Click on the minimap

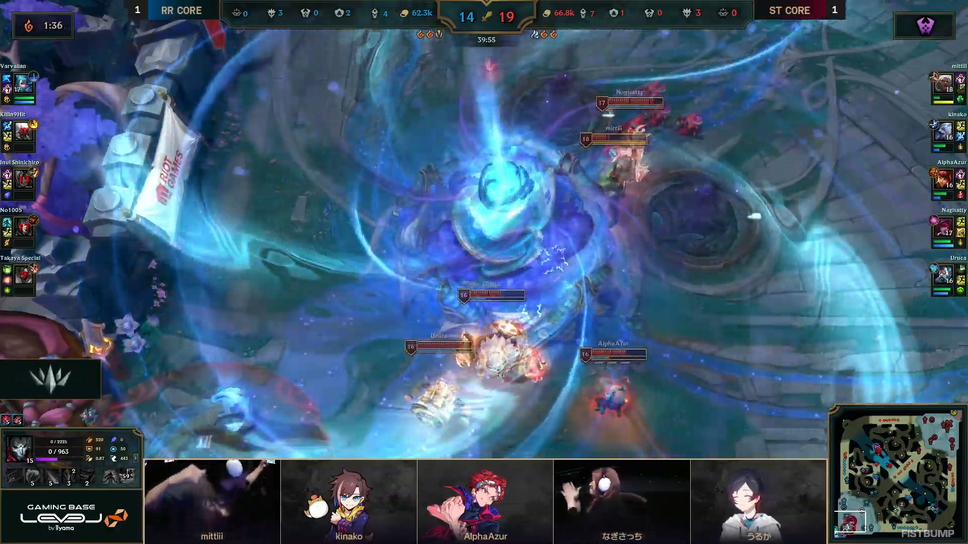tap(896, 469)
